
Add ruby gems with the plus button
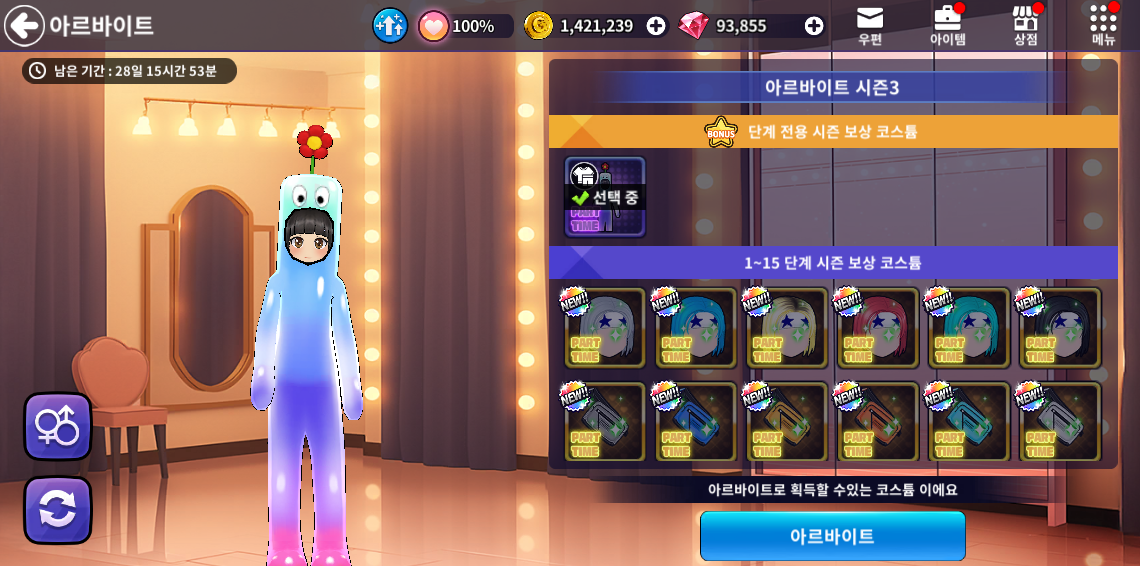[814, 26]
